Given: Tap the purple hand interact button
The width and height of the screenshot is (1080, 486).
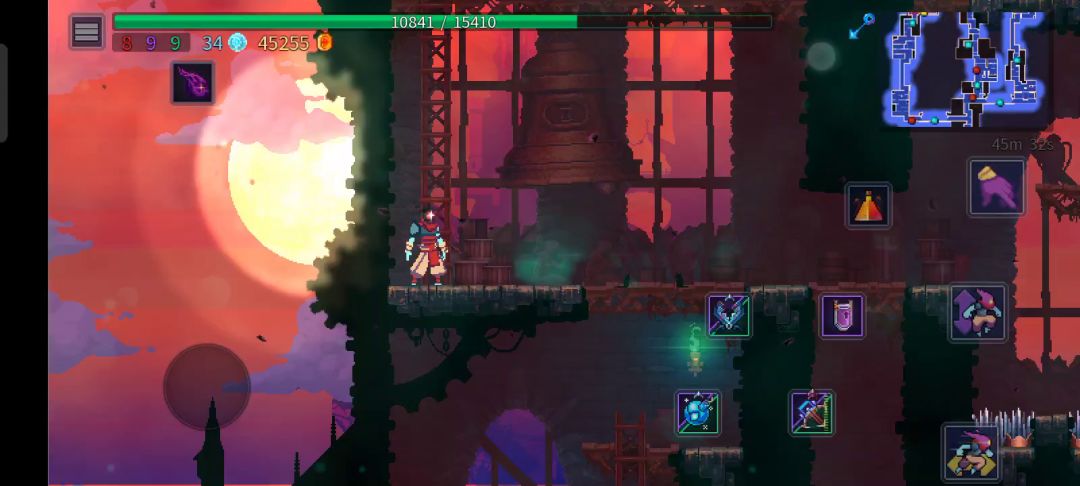Looking at the screenshot, I should pyautogui.click(x=996, y=187).
